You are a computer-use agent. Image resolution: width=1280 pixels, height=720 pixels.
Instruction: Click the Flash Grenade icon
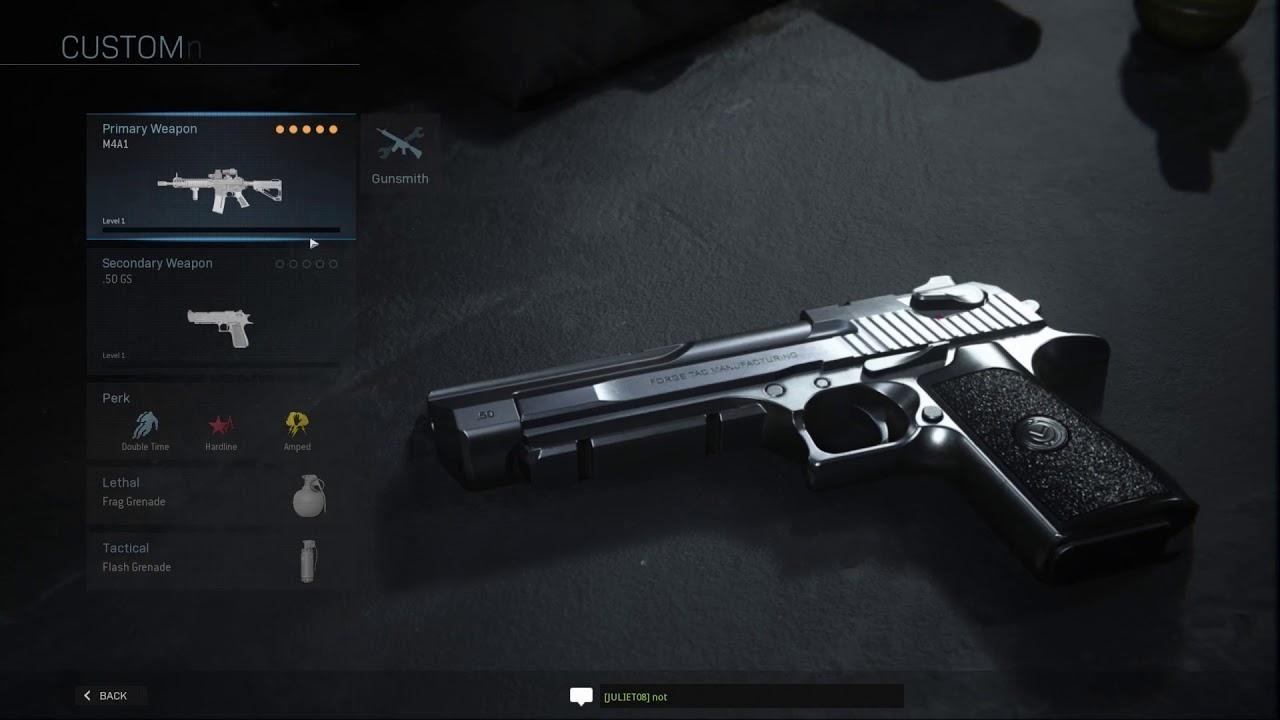(x=308, y=560)
